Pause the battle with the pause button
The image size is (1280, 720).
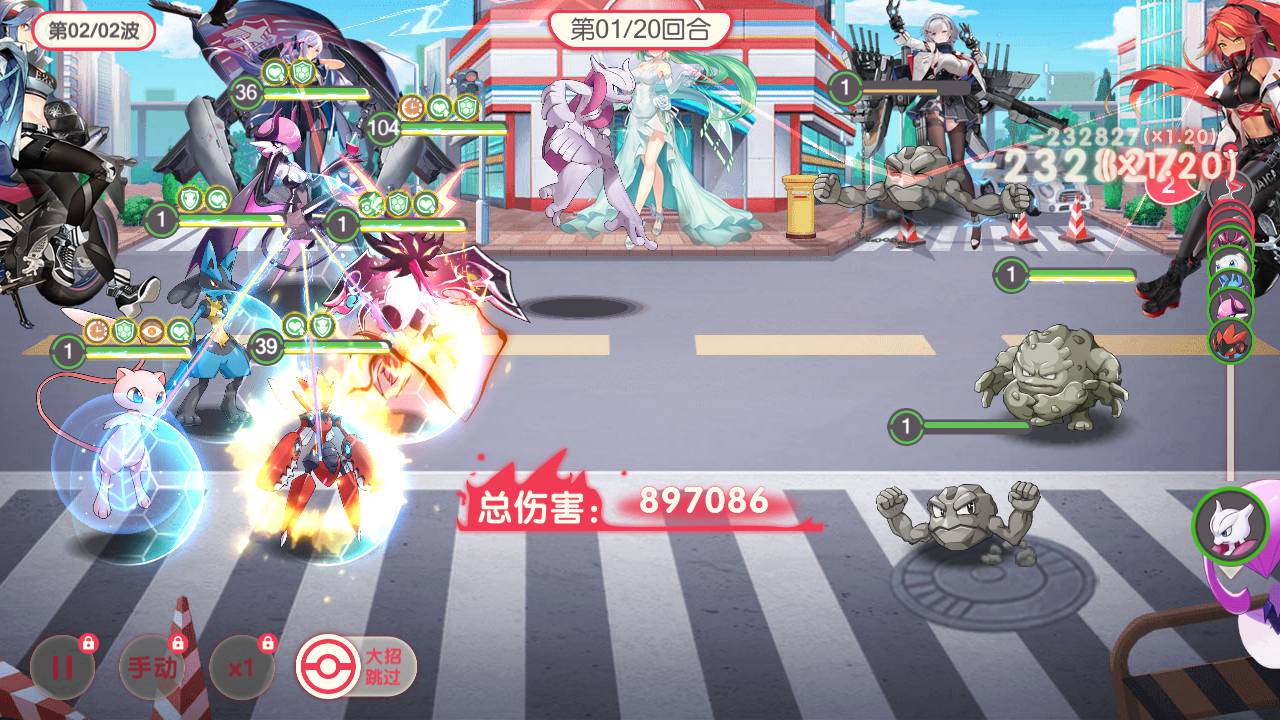click(62, 667)
